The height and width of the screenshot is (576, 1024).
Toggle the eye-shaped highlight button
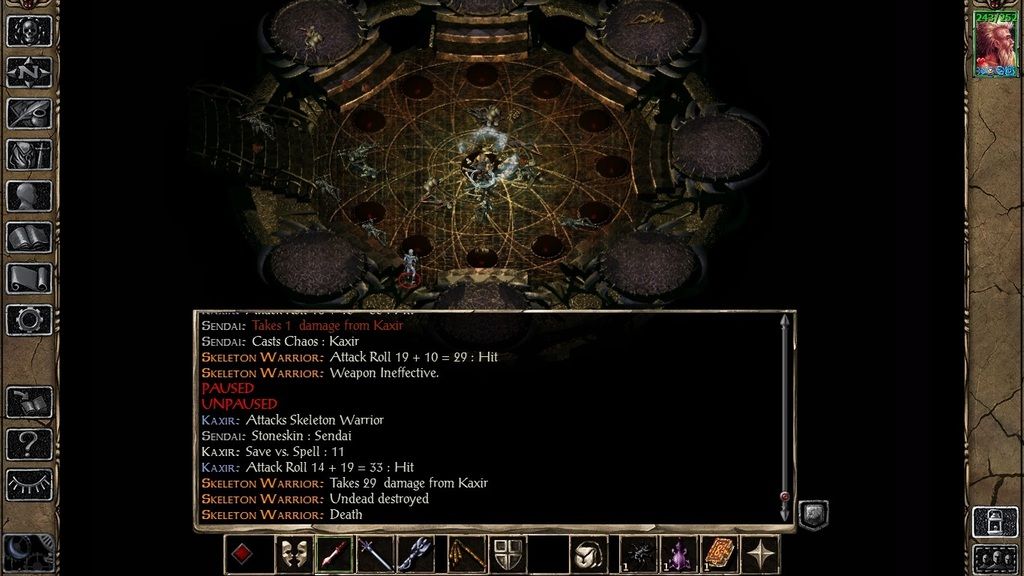pos(29,484)
